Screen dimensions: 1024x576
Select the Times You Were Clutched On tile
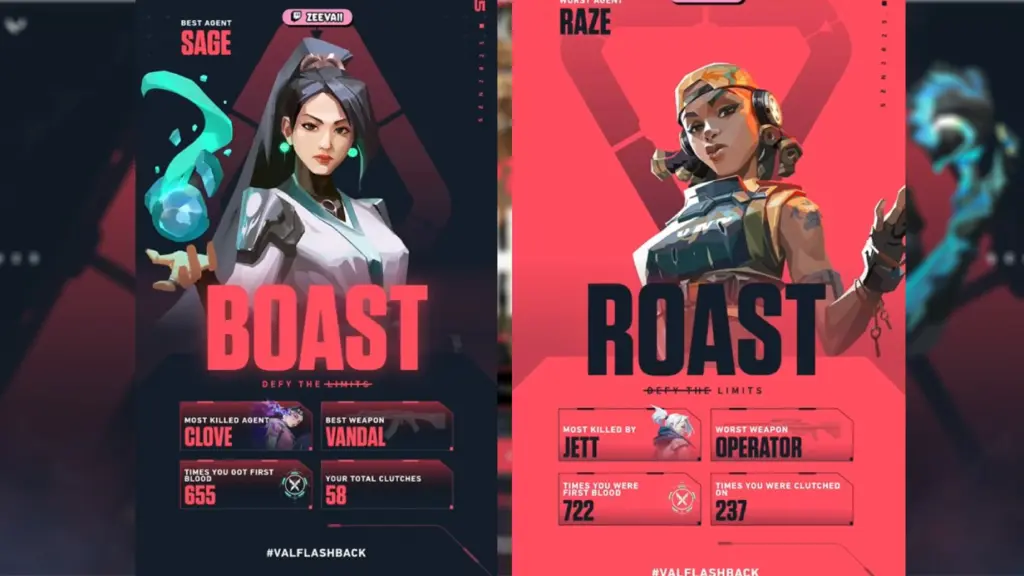(781, 499)
